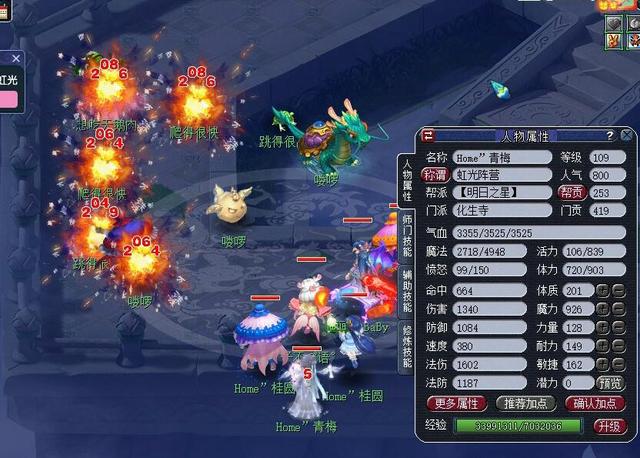
Task: Choose 推荐加点 recommended point allocation
Action: (x=524, y=404)
